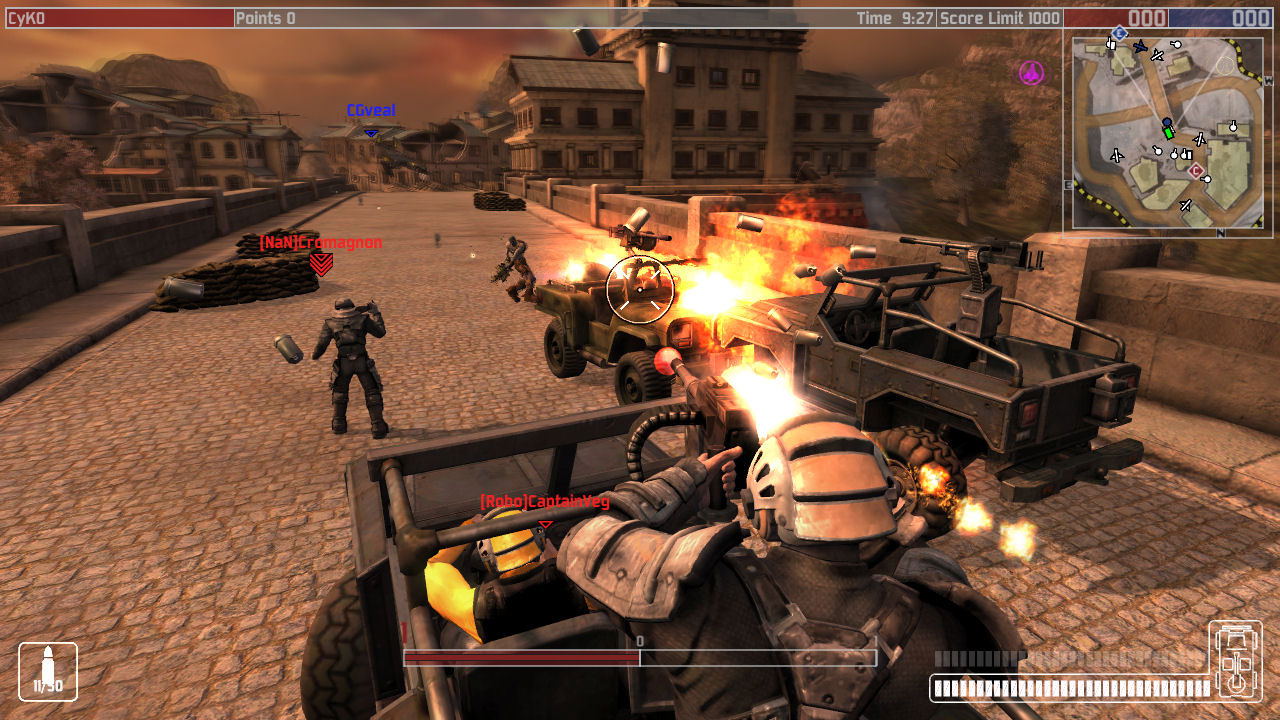Select the red C base marker on minimap
Viewport: 1280px width, 720px height.
tap(1195, 171)
